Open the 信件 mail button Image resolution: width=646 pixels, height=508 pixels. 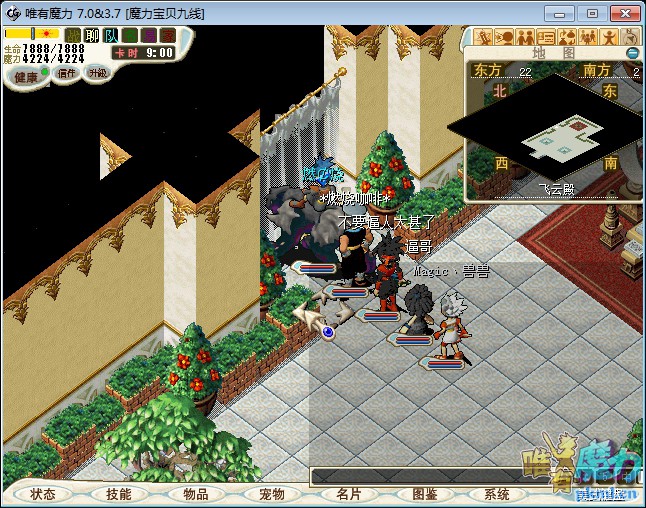[x=67, y=73]
